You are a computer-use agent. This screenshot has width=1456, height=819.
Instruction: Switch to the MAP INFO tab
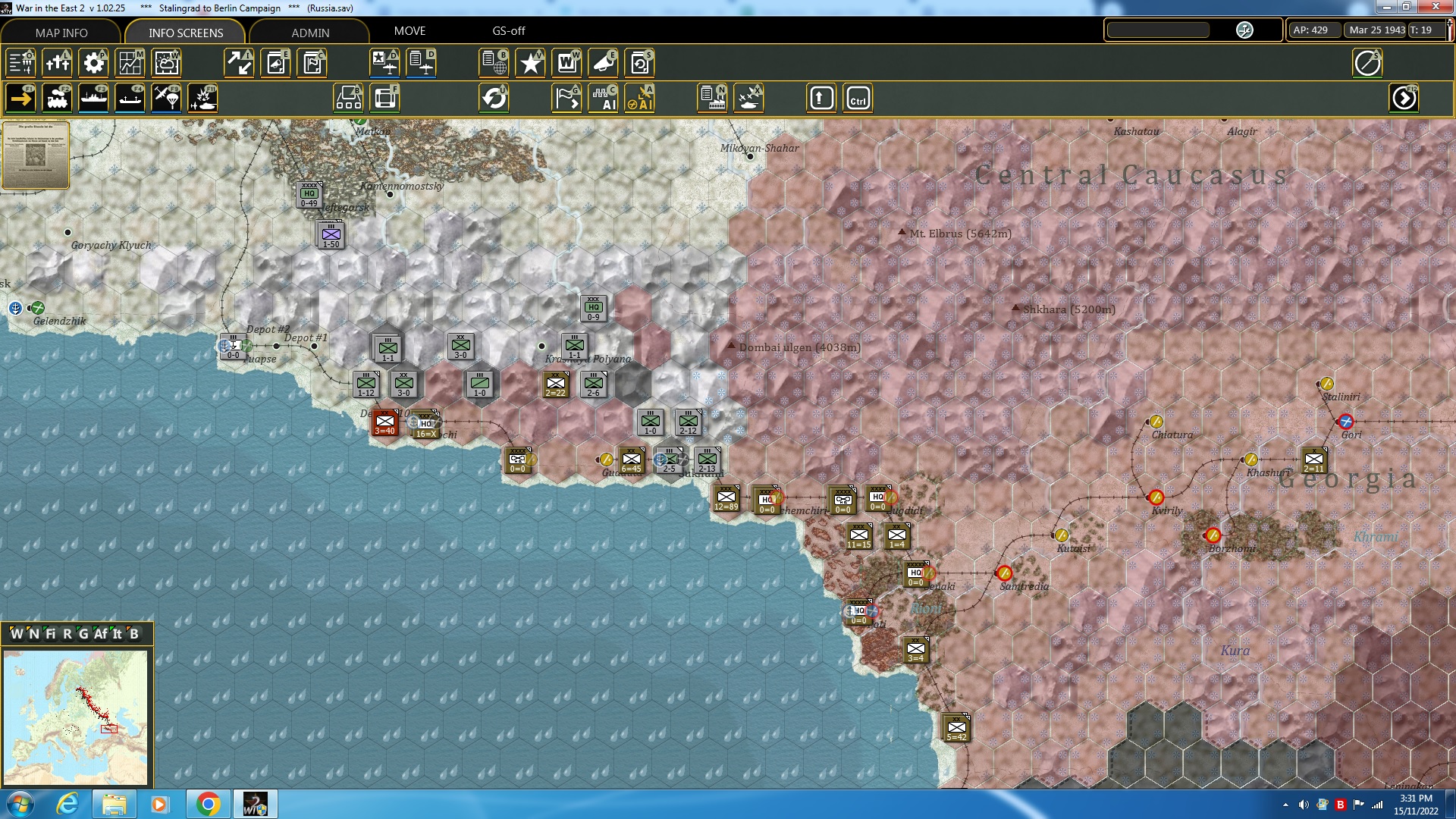[61, 33]
